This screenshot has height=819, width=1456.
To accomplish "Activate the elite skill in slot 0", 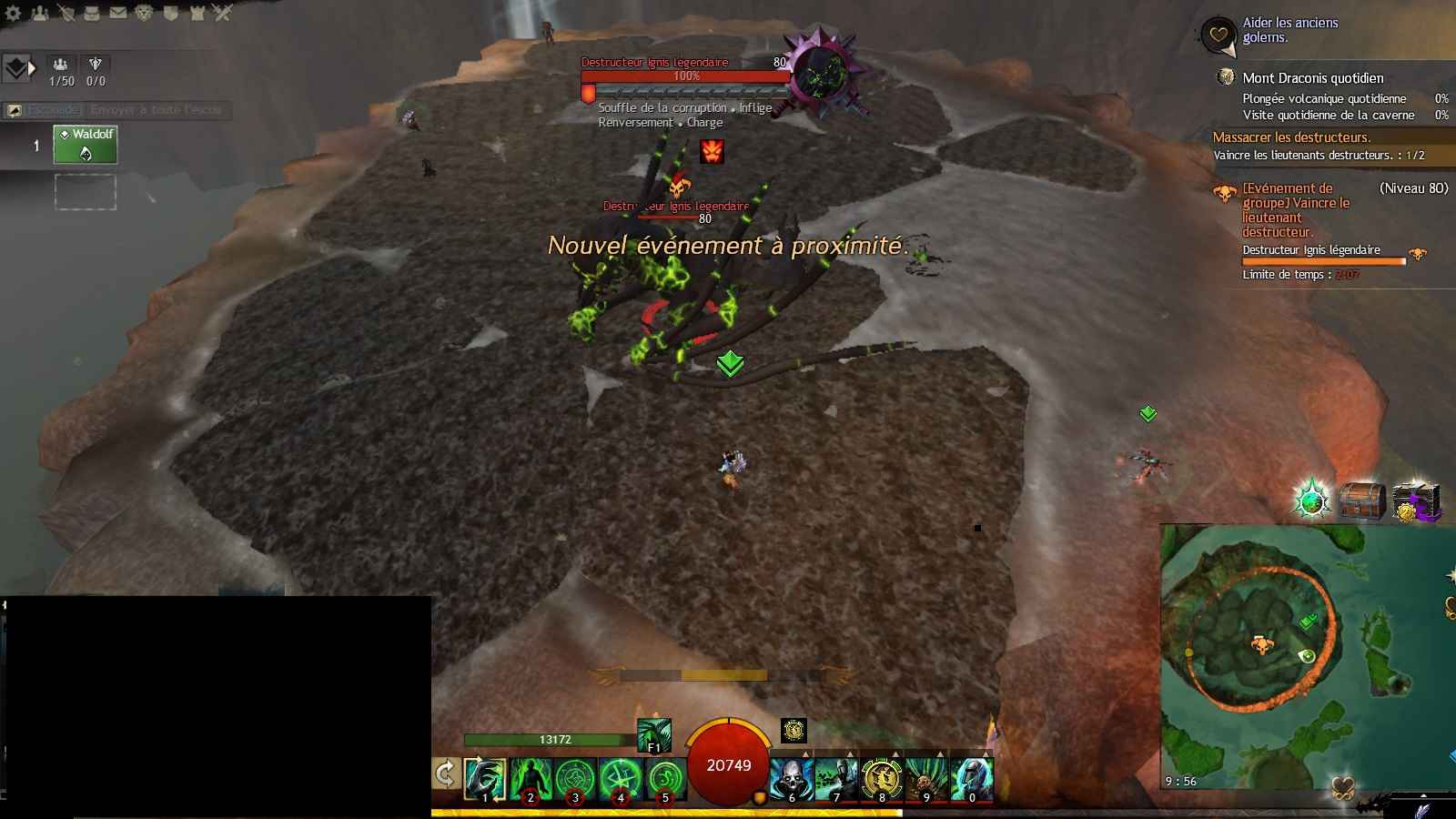I will [x=972, y=780].
